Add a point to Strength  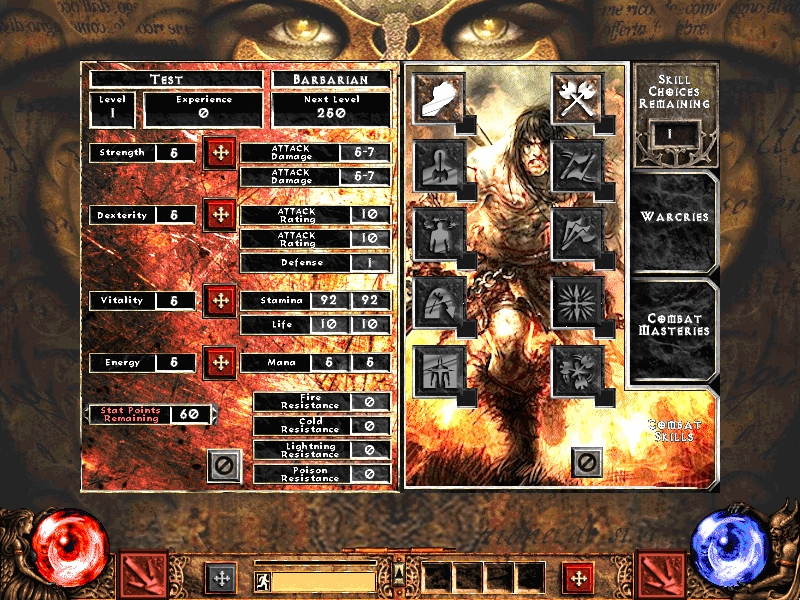(x=219, y=153)
